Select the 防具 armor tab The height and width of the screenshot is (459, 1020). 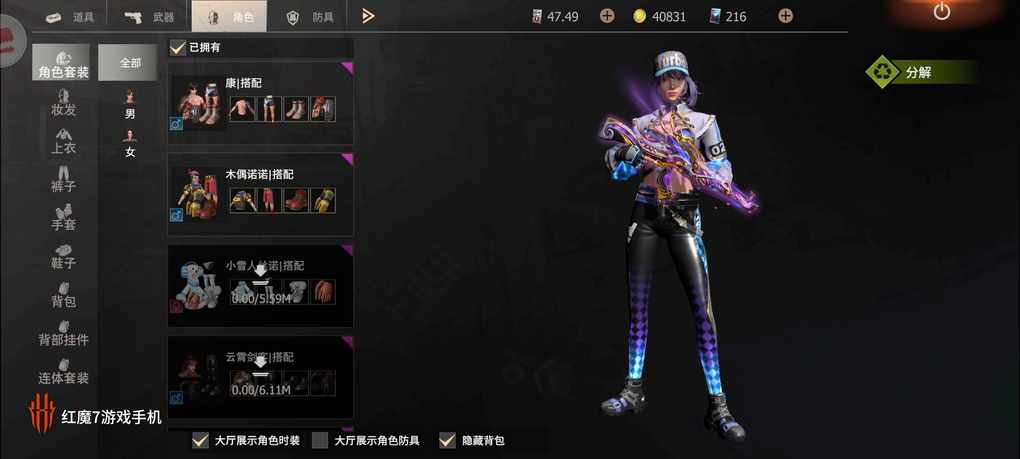[x=310, y=16]
